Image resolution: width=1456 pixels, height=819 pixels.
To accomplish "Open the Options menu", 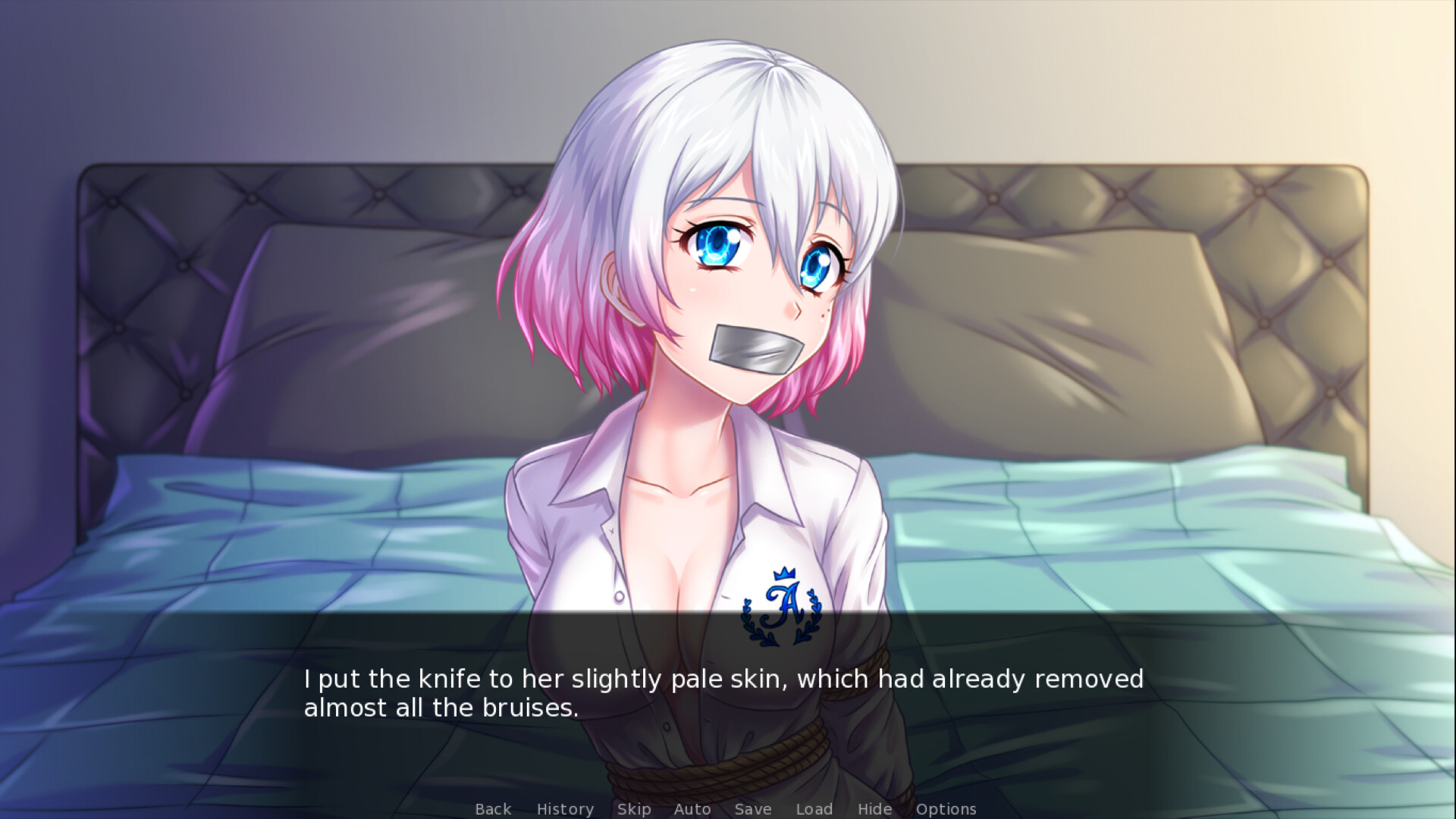I will 946,809.
